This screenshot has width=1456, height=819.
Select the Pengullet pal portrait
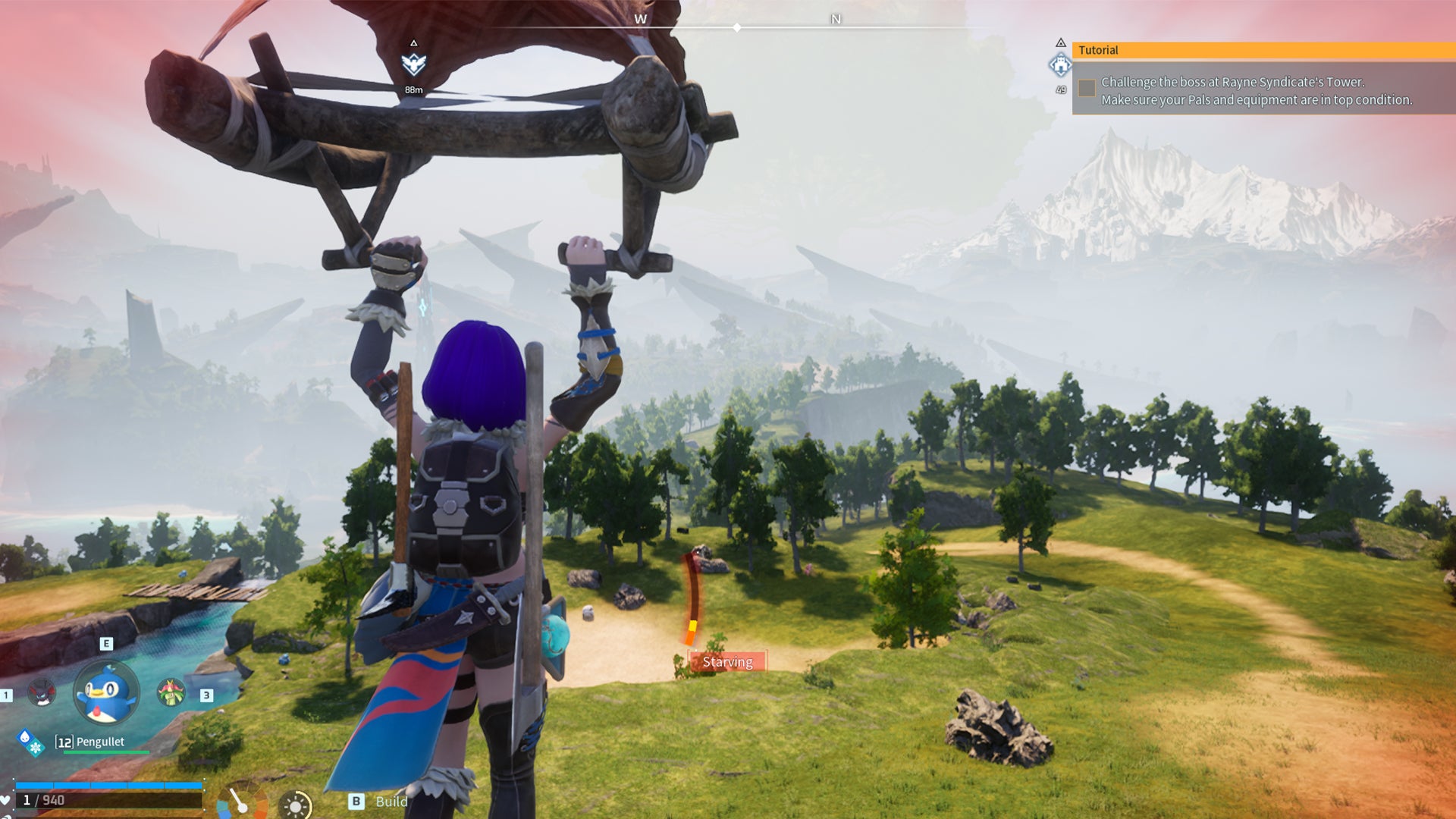(106, 693)
